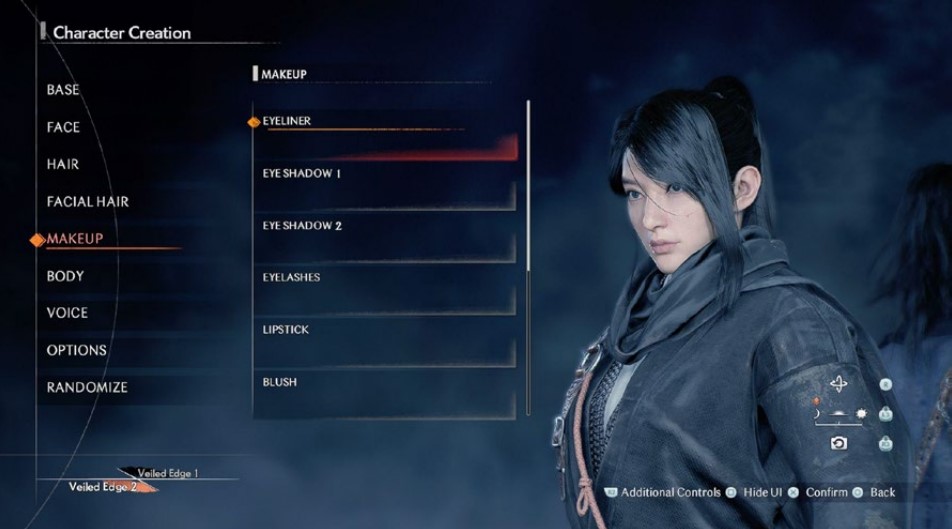Select the Eyeliner makeup option
This screenshot has height=529, width=952.
click(x=287, y=121)
